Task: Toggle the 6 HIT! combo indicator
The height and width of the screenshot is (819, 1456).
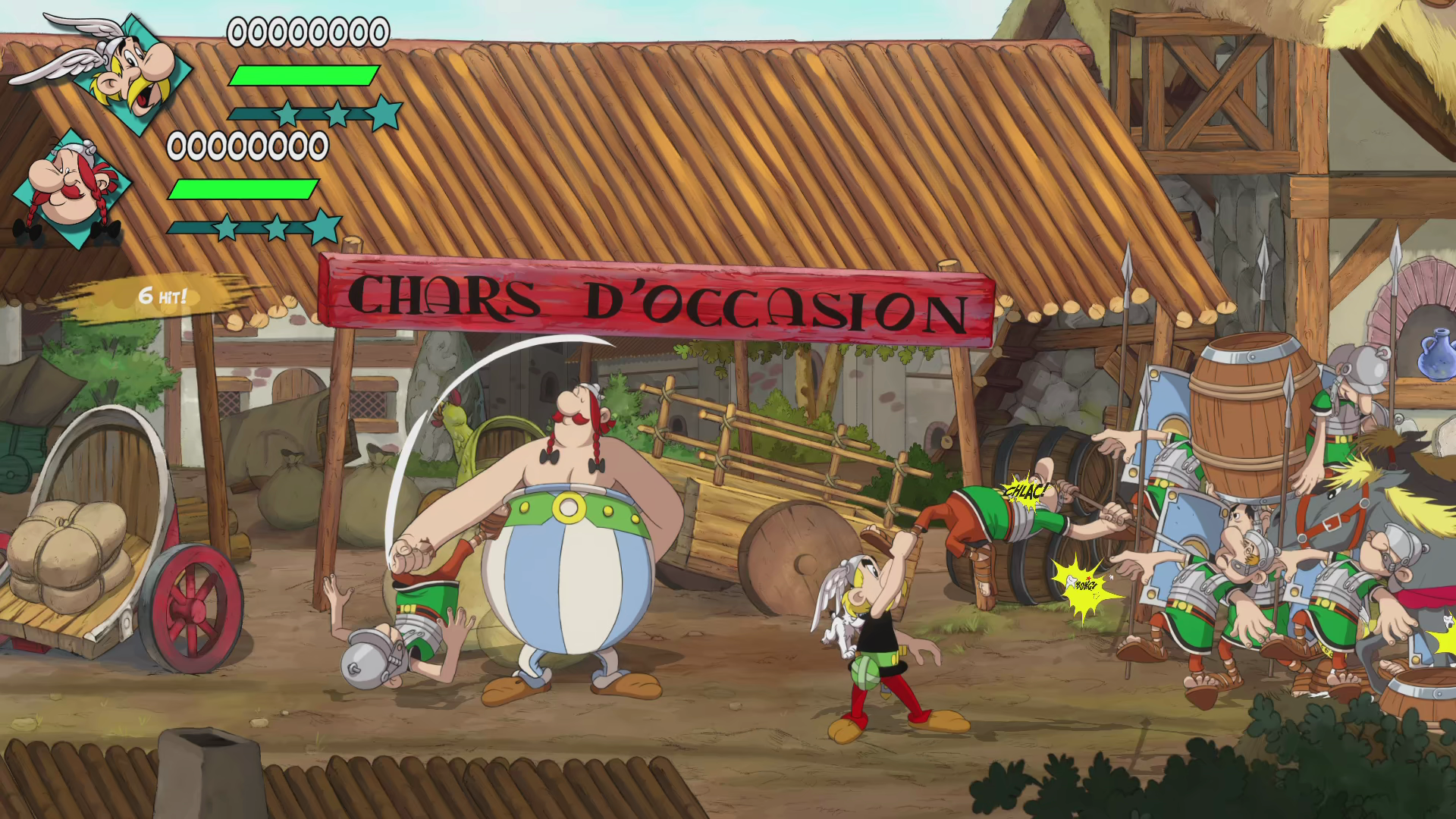Action: click(162, 296)
